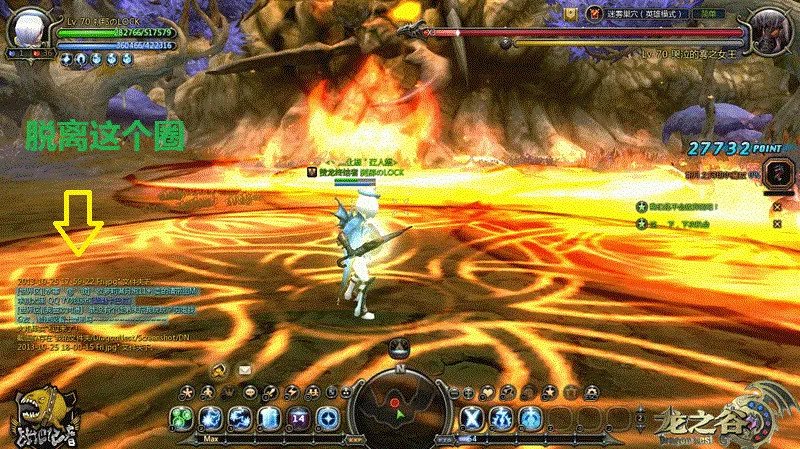Viewport: 800px width, 449px height.
Task: Close the first quest notification with its X
Action: point(777,207)
